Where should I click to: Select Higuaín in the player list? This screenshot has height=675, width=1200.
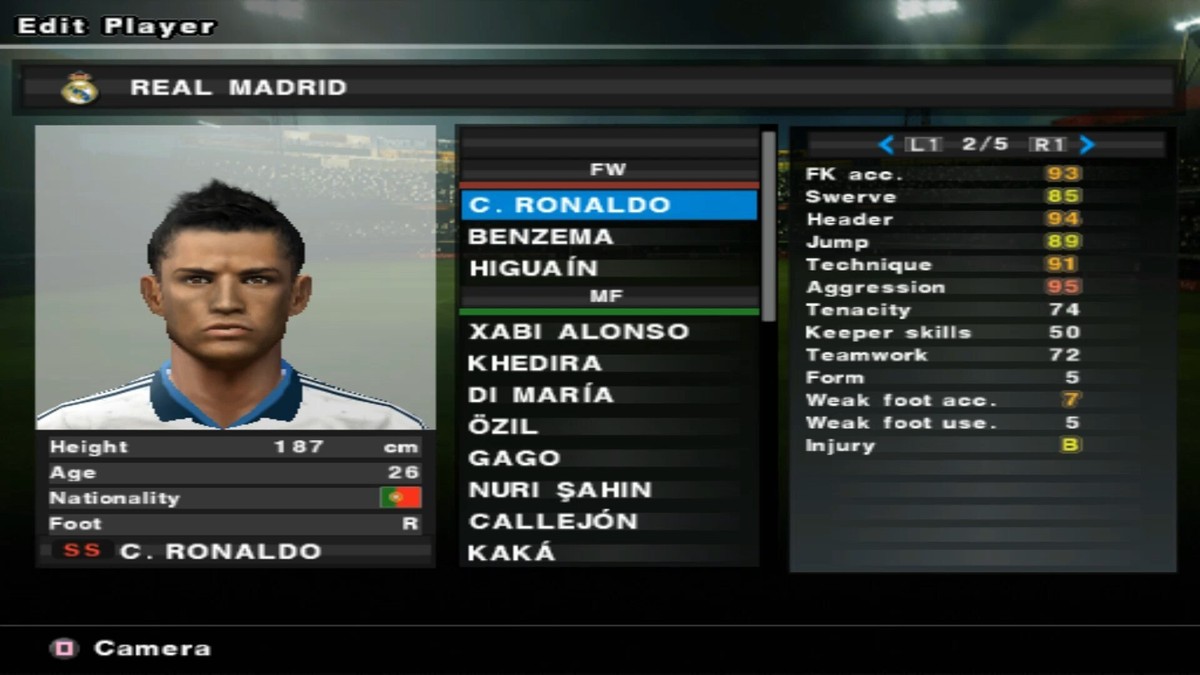(x=608, y=268)
